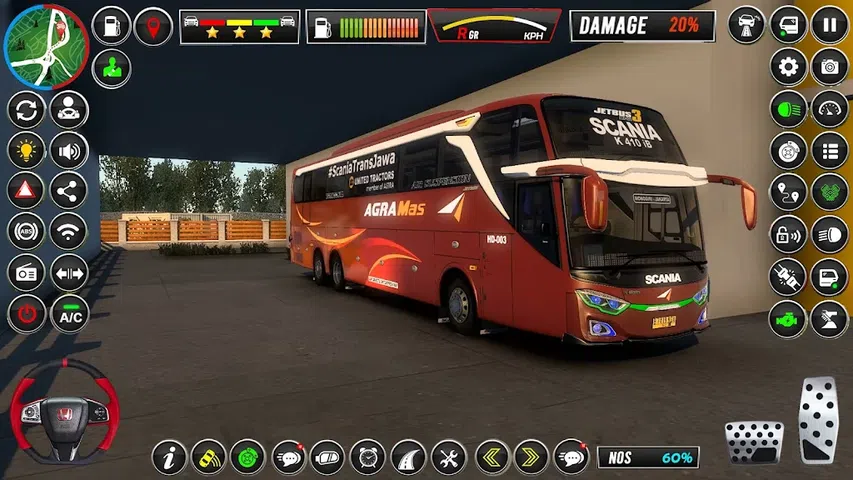Open the info button

[170, 457]
